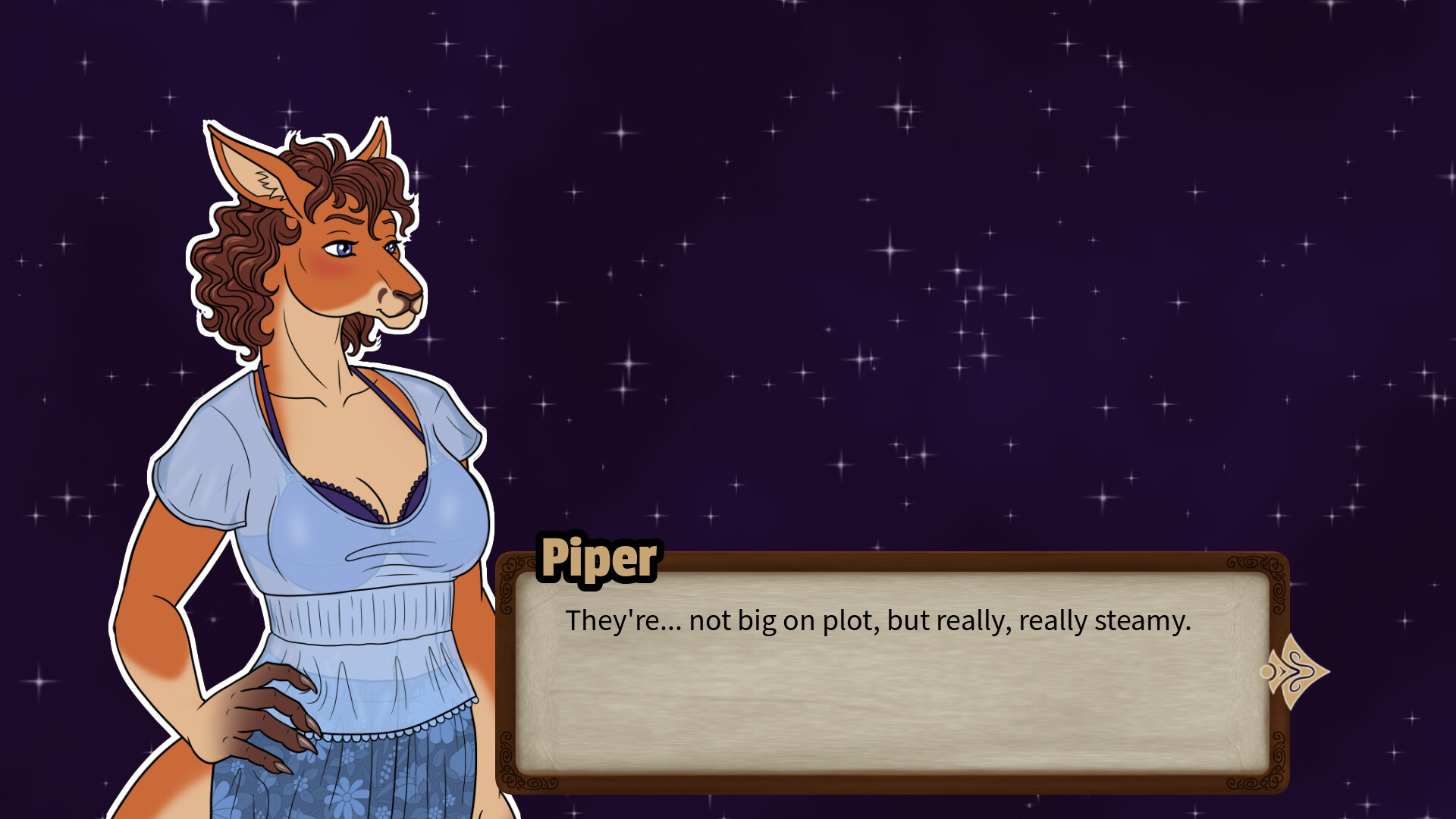Click the ornament on the dialogue frame's bottom-left corner

(x=509, y=778)
